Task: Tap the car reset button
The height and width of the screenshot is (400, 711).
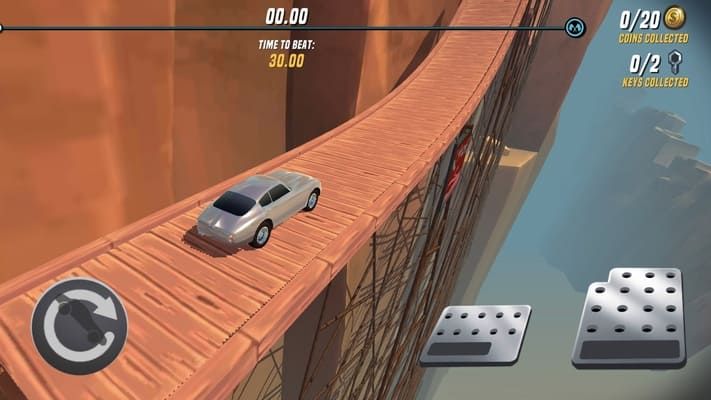Action: point(79,325)
